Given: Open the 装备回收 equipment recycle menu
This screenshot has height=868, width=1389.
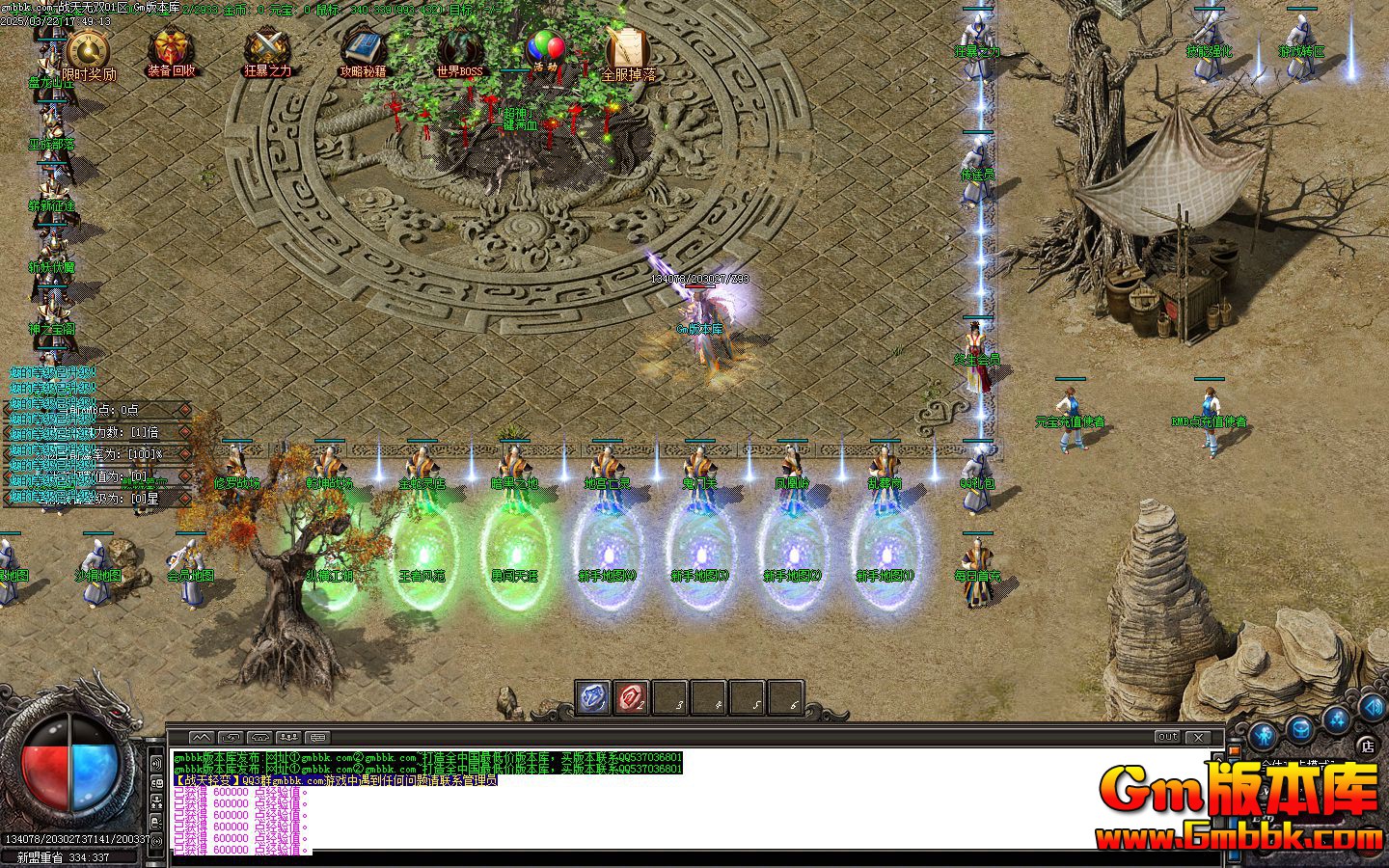Looking at the screenshot, I should tap(171, 49).
